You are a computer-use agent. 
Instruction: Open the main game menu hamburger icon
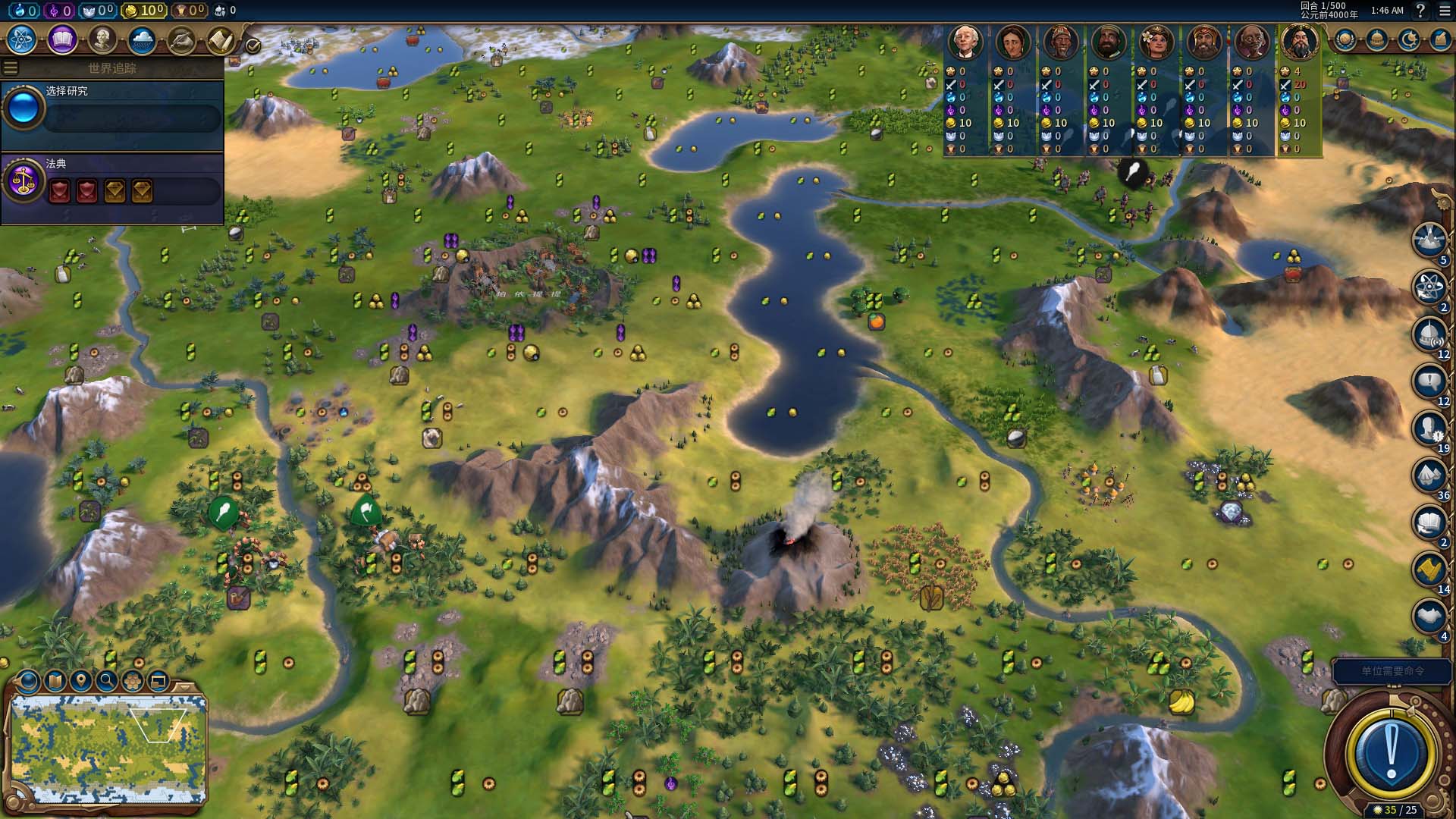[1445, 11]
